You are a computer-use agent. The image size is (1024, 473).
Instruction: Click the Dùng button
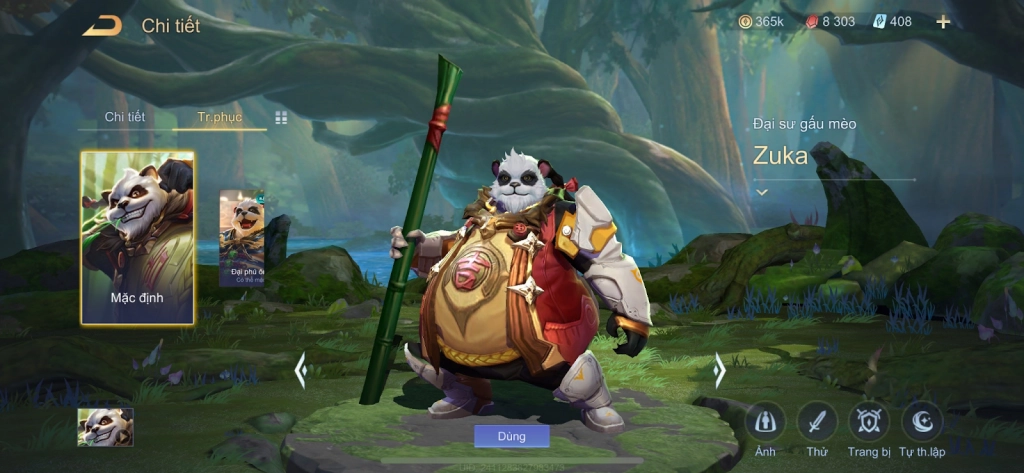511,436
